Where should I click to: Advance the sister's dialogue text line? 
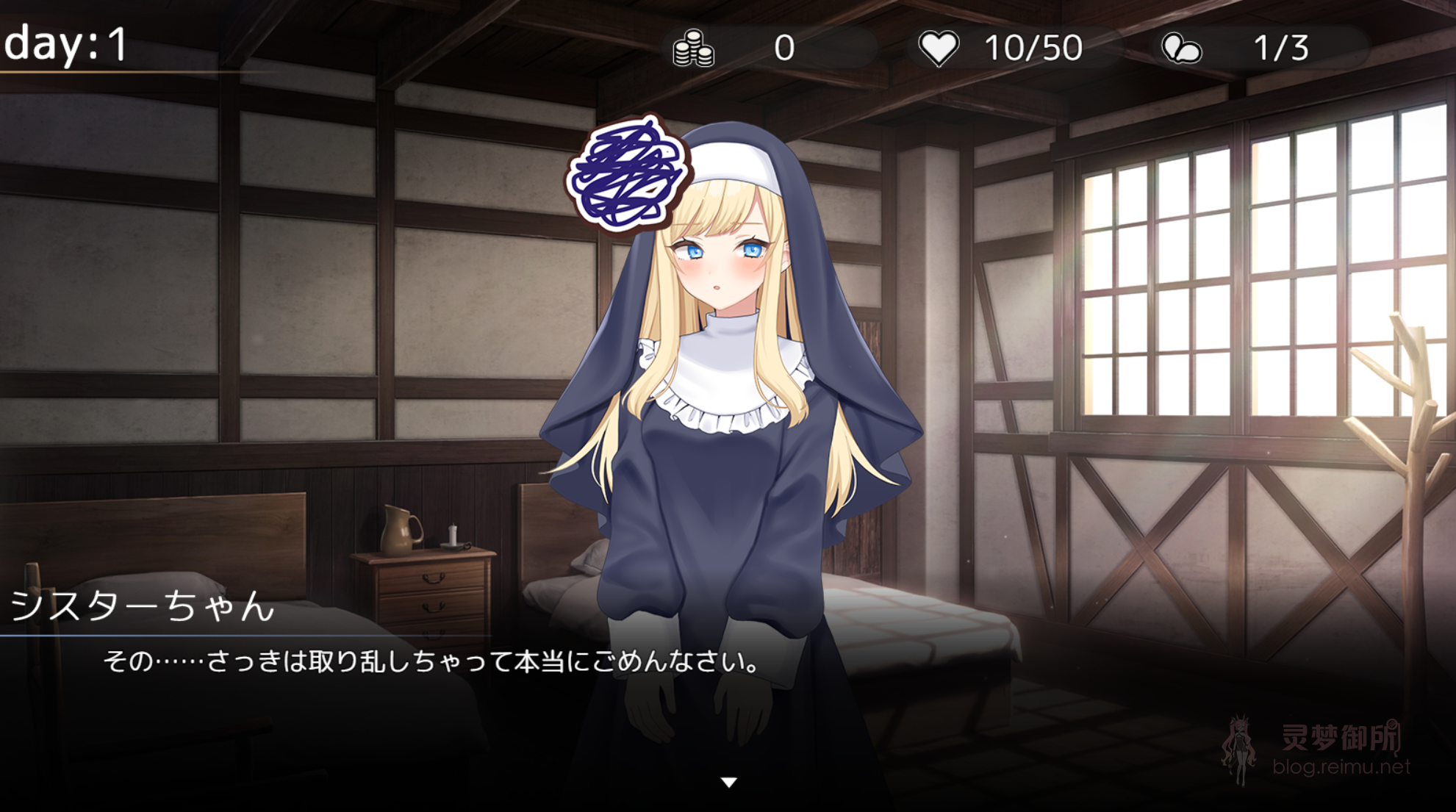(432, 662)
